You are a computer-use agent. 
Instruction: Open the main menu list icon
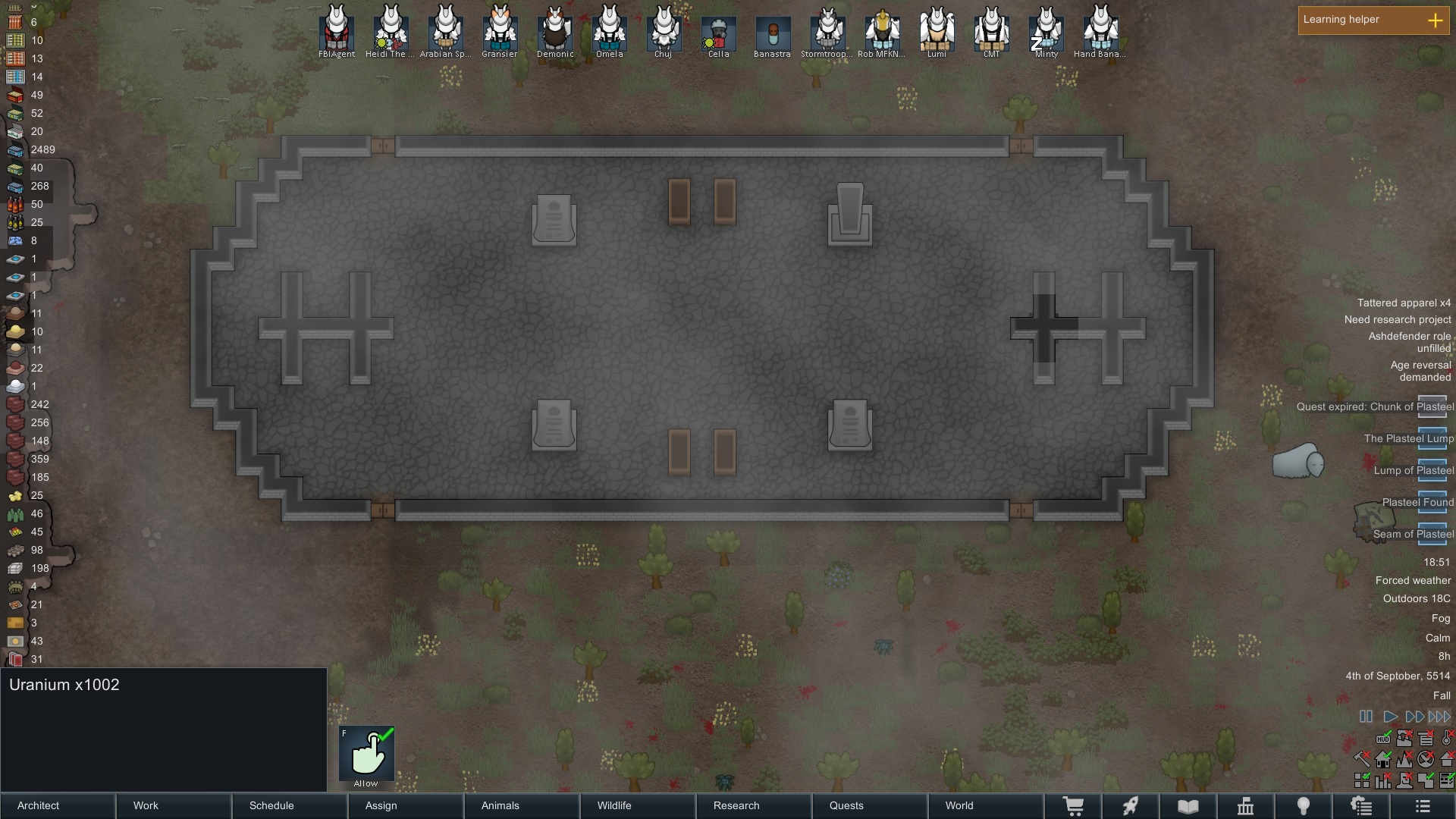point(1423,805)
